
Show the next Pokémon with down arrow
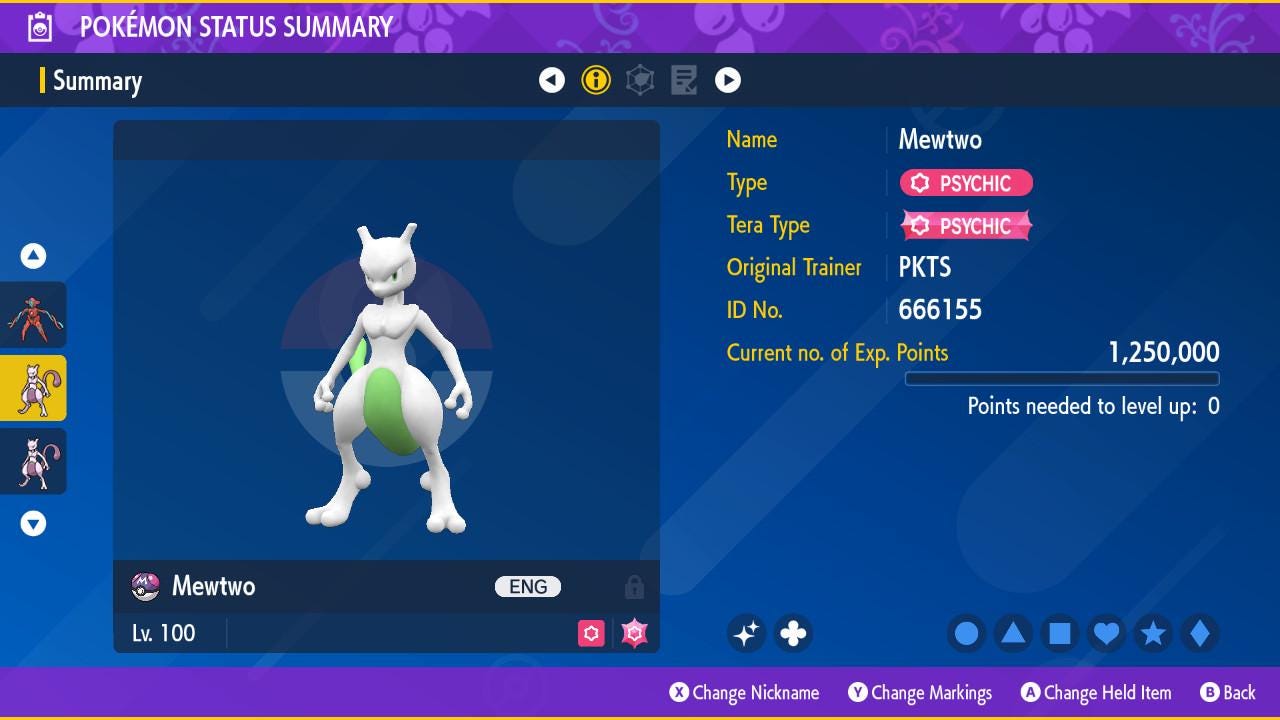coord(34,523)
